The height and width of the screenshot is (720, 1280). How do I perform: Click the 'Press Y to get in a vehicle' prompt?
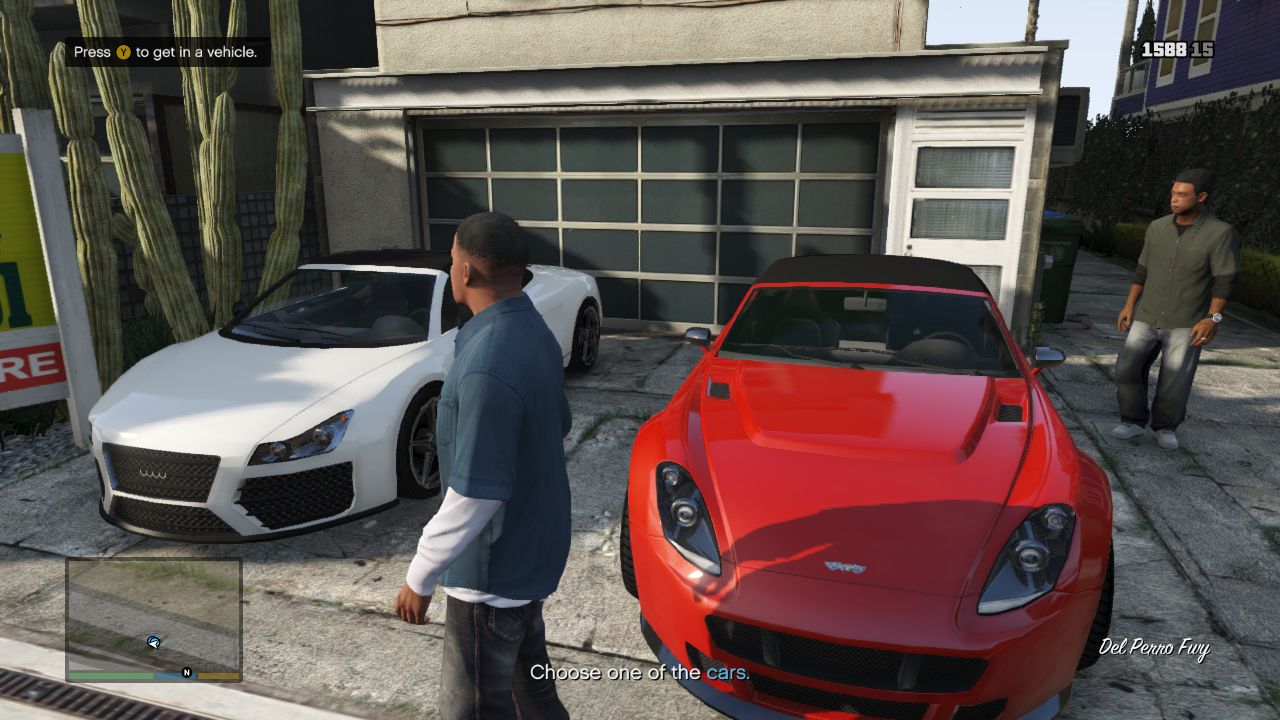163,50
